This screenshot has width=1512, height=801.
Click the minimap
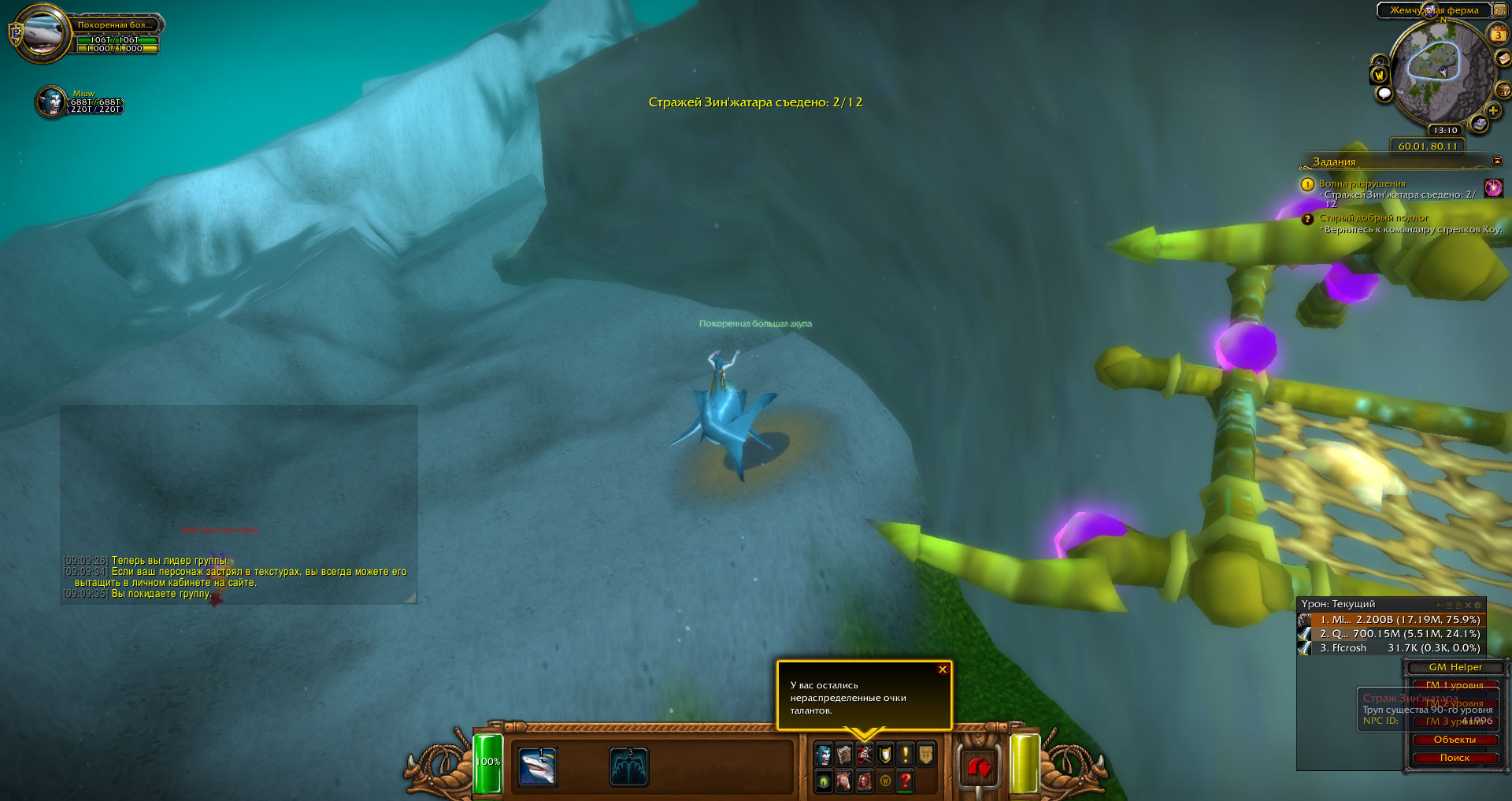1440,71
